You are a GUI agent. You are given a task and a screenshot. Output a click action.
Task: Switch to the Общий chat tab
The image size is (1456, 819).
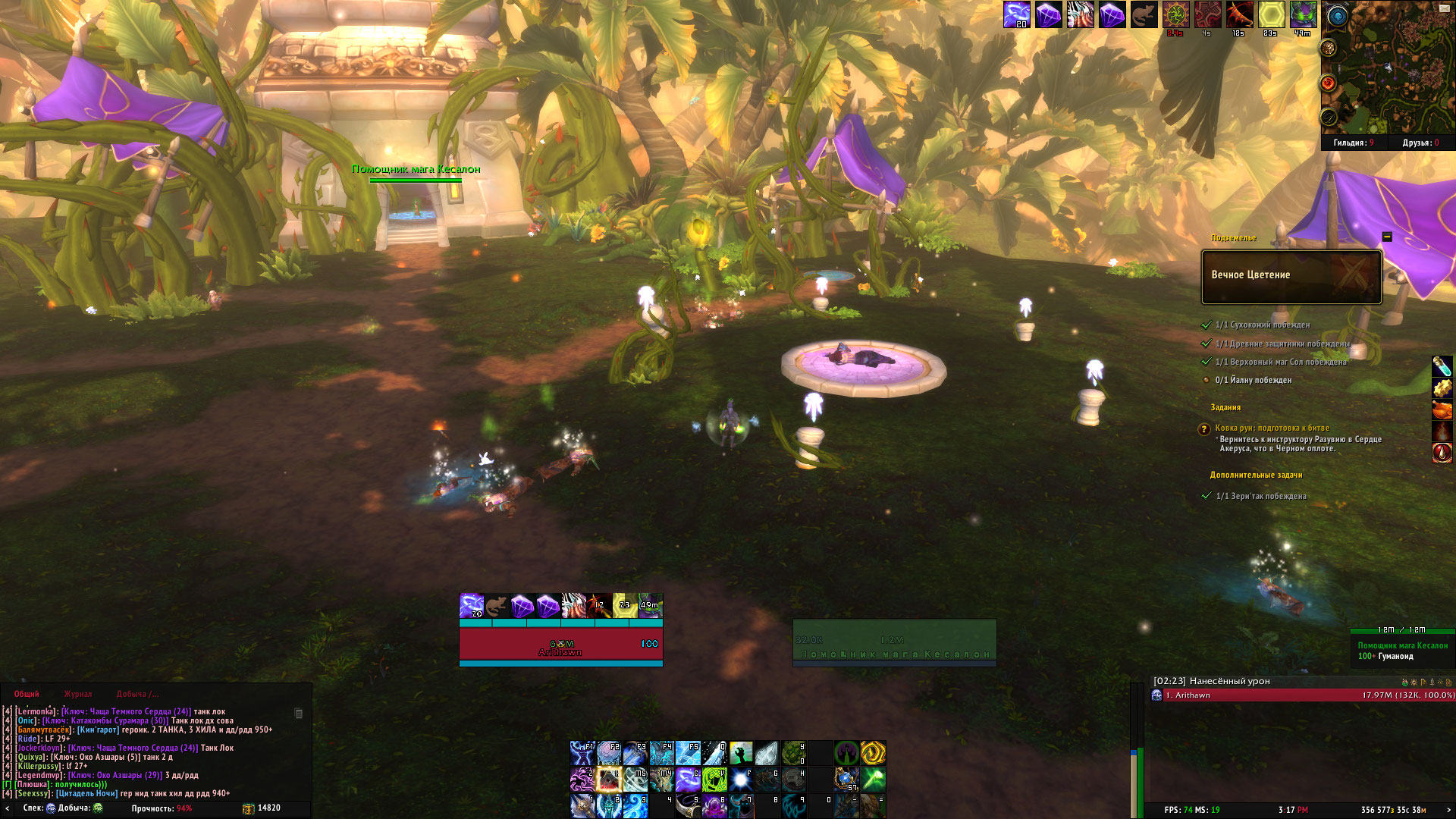tap(27, 694)
